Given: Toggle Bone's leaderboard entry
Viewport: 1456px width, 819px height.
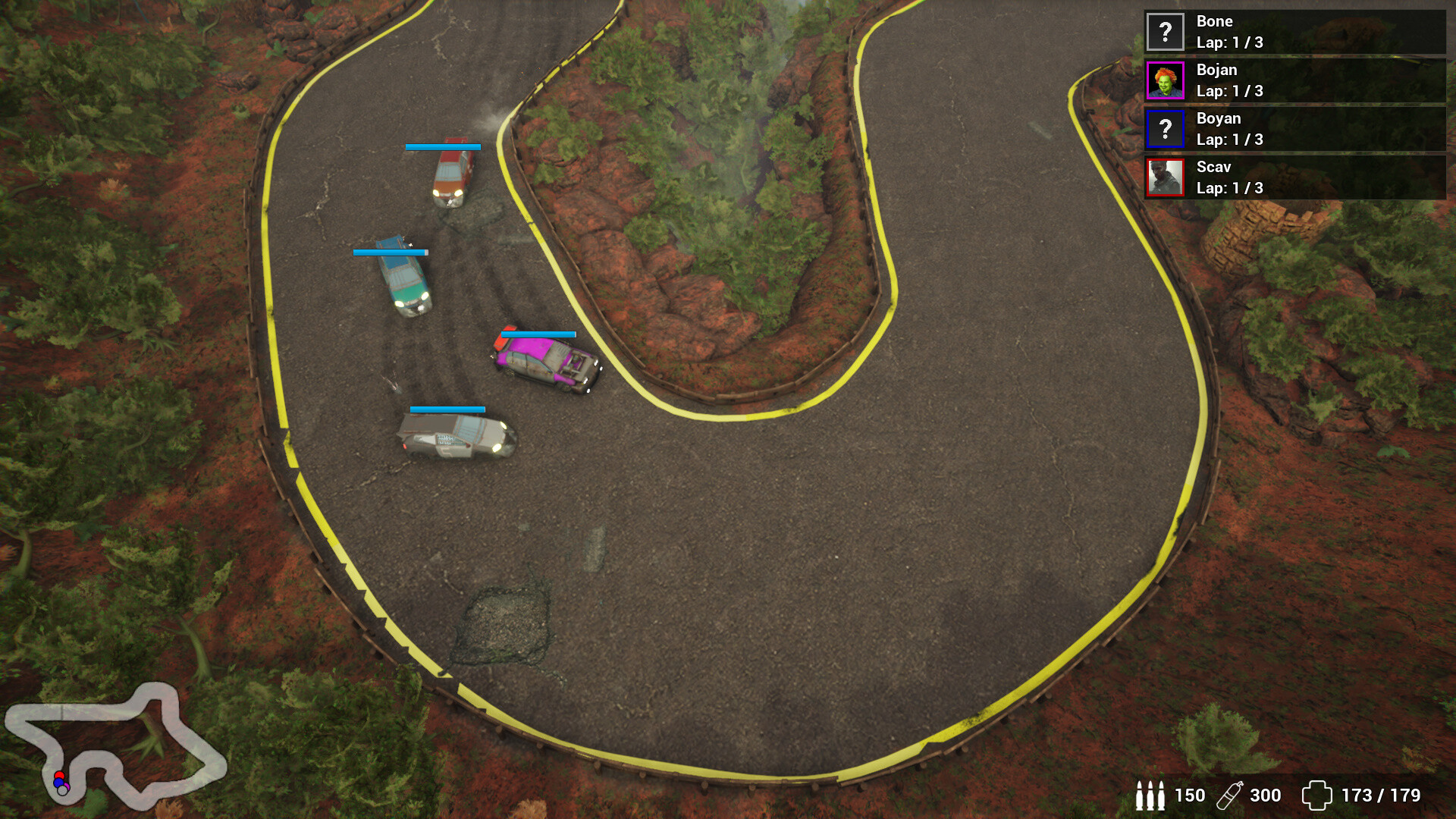Looking at the screenshot, I should coord(1289,33).
